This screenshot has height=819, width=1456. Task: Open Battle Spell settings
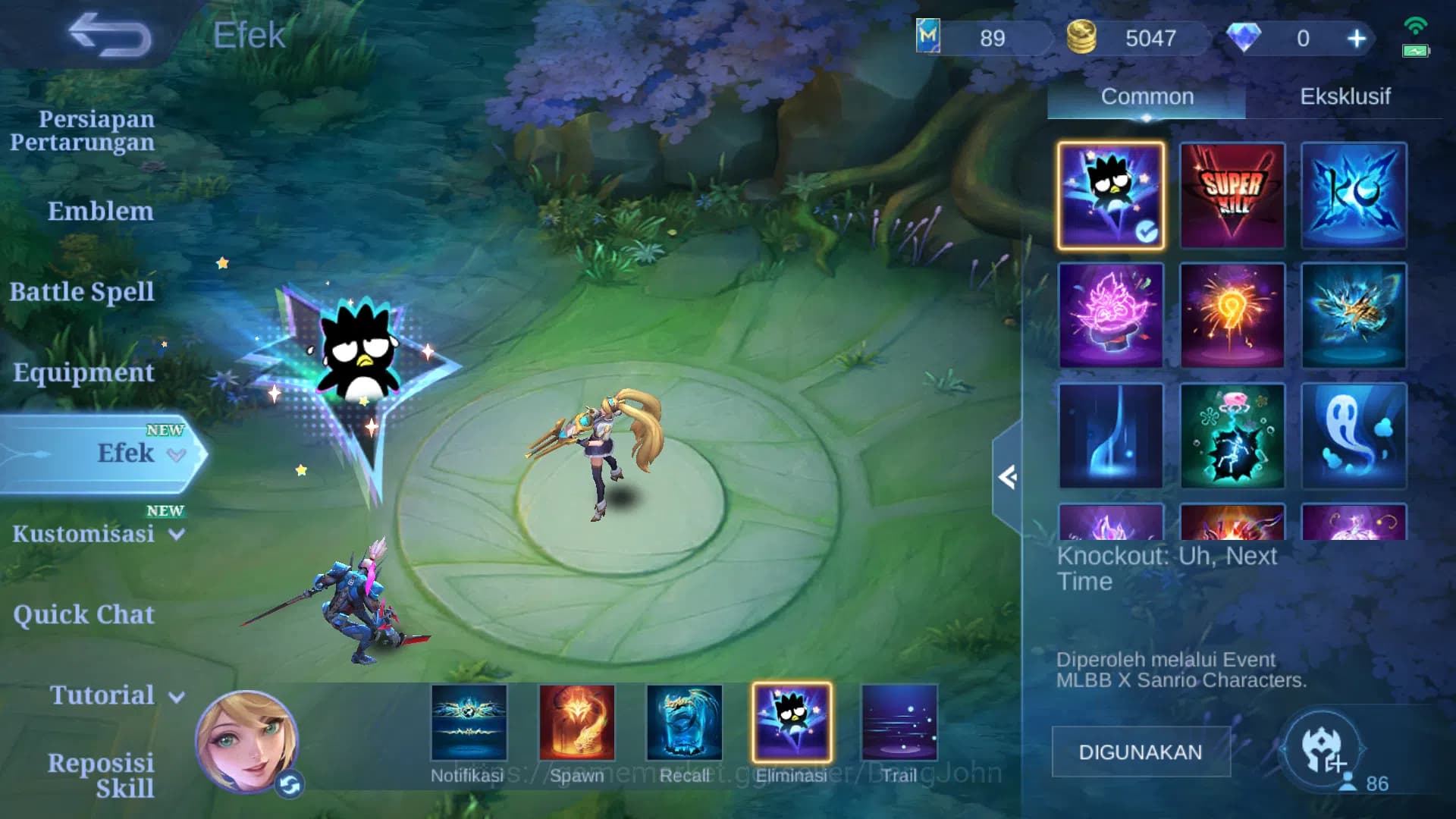pyautogui.click(x=82, y=291)
